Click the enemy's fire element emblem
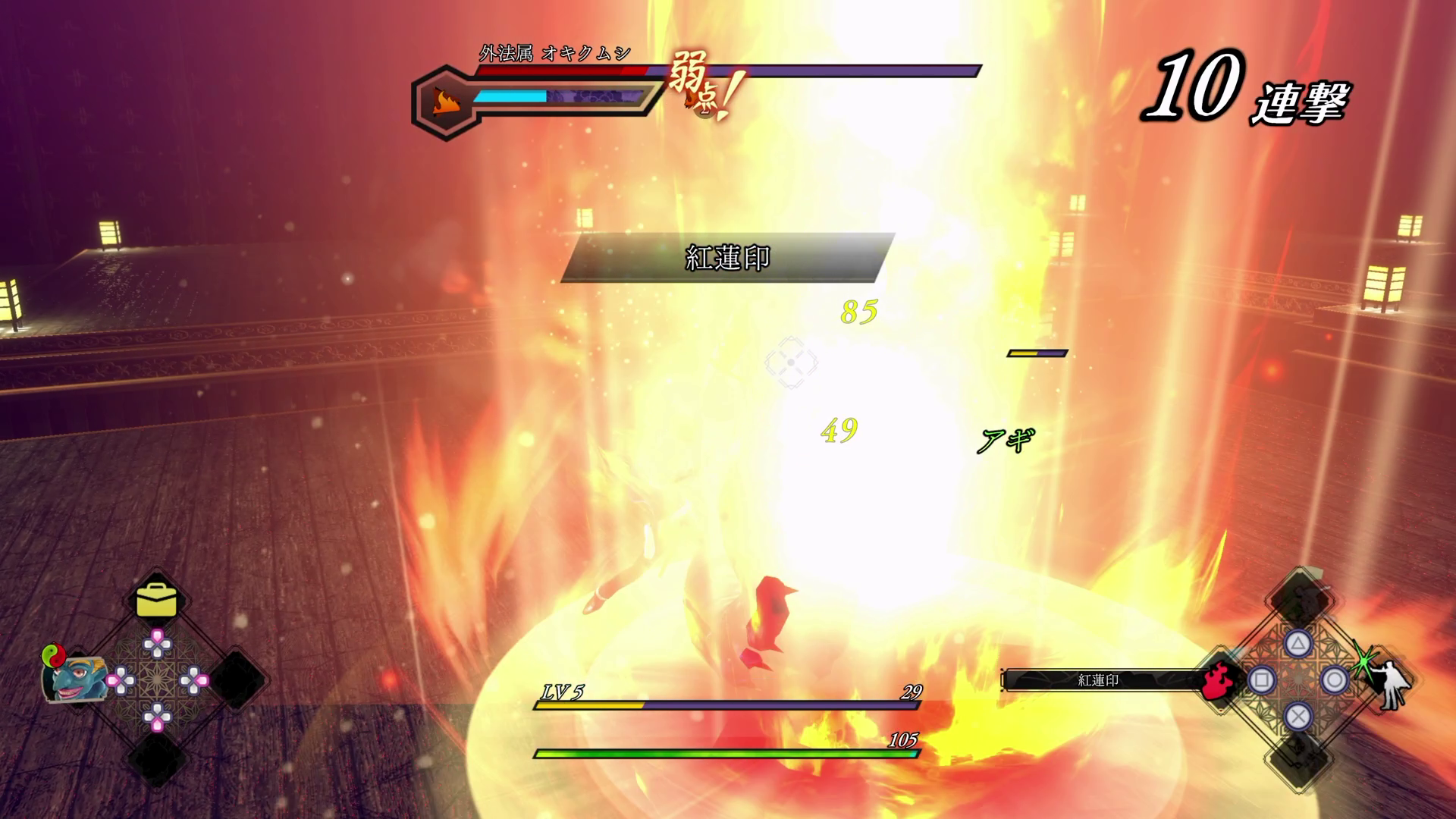The width and height of the screenshot is (1456, 819). (x=444, y=101)
